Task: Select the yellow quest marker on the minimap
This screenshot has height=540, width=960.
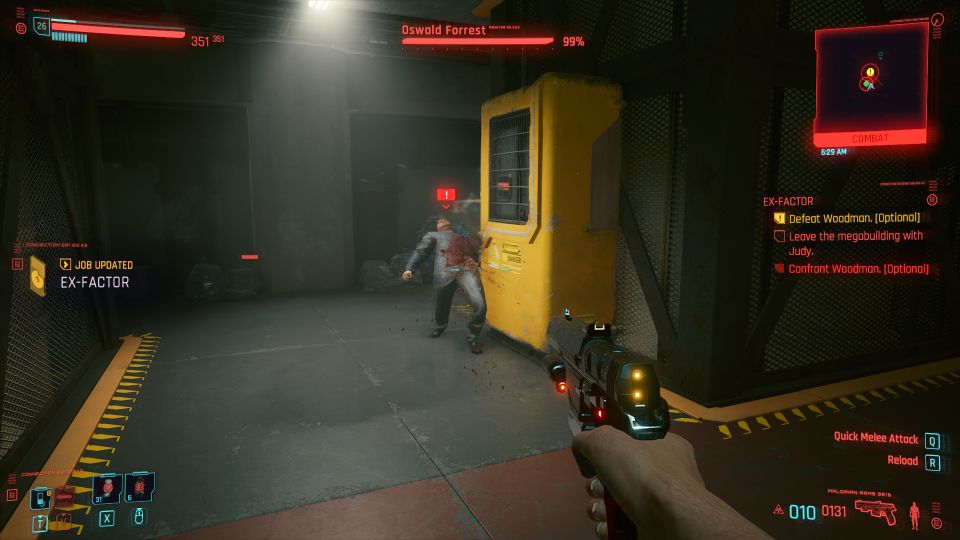Action: [x=870, y=72]
